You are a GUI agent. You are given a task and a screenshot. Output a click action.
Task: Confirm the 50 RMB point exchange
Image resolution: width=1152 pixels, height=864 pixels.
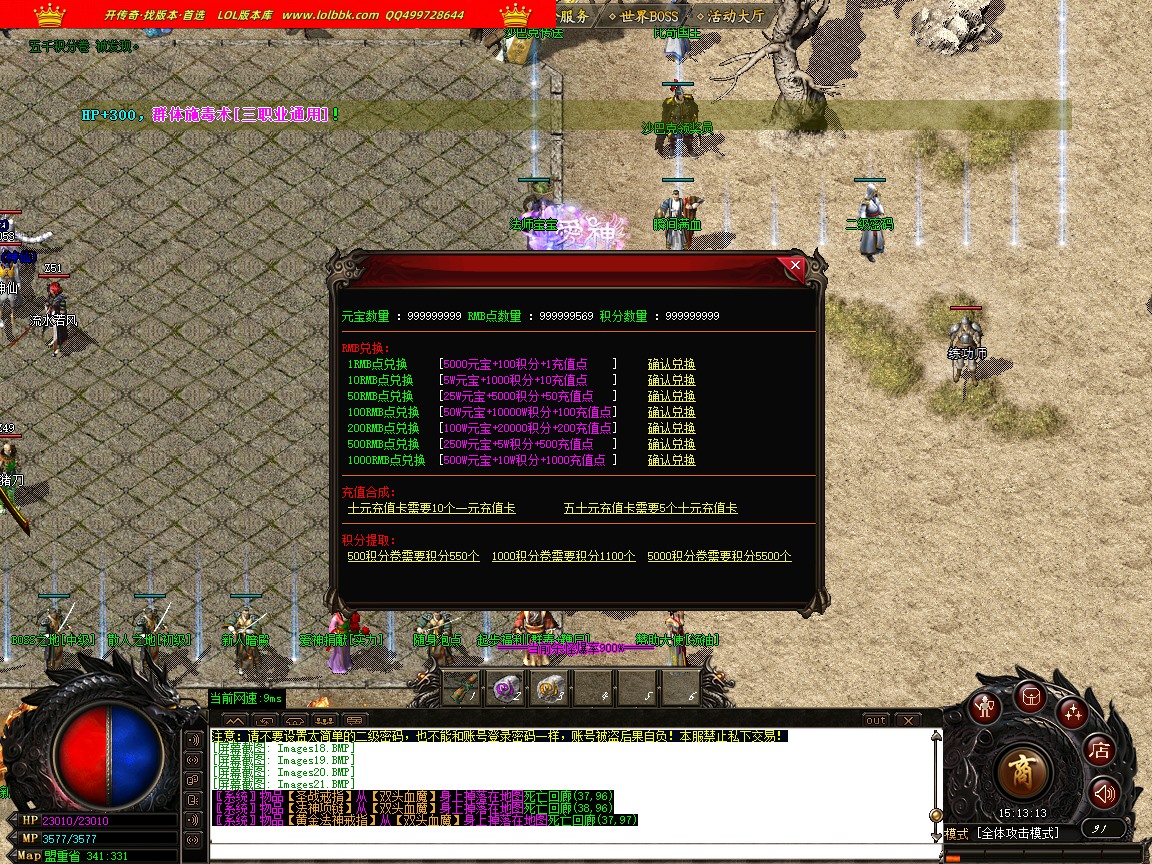click(671, 397)
